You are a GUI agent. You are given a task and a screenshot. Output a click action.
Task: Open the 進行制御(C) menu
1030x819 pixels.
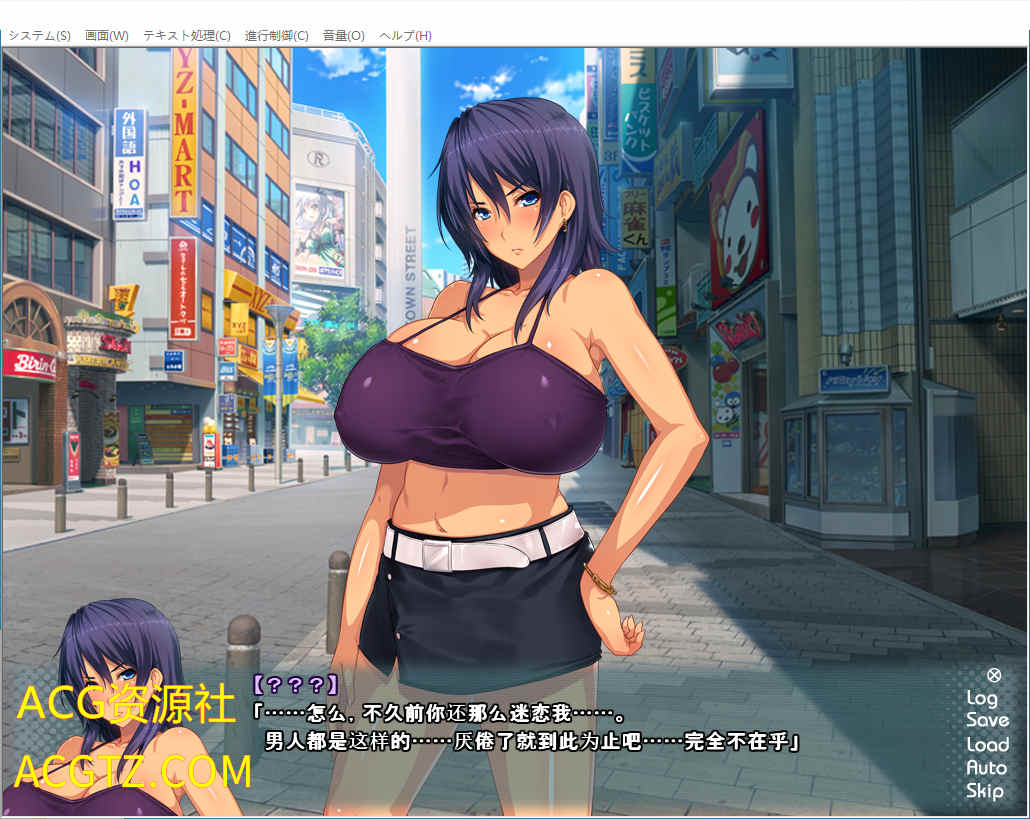click(276, 35)
